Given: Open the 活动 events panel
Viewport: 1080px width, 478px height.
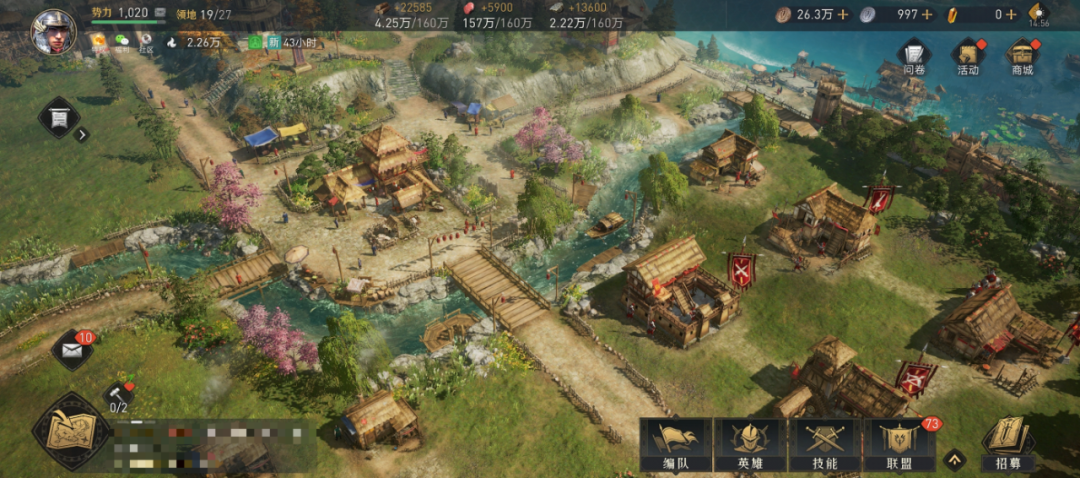Looking at the screenshot, I should (x=967, y=57).
